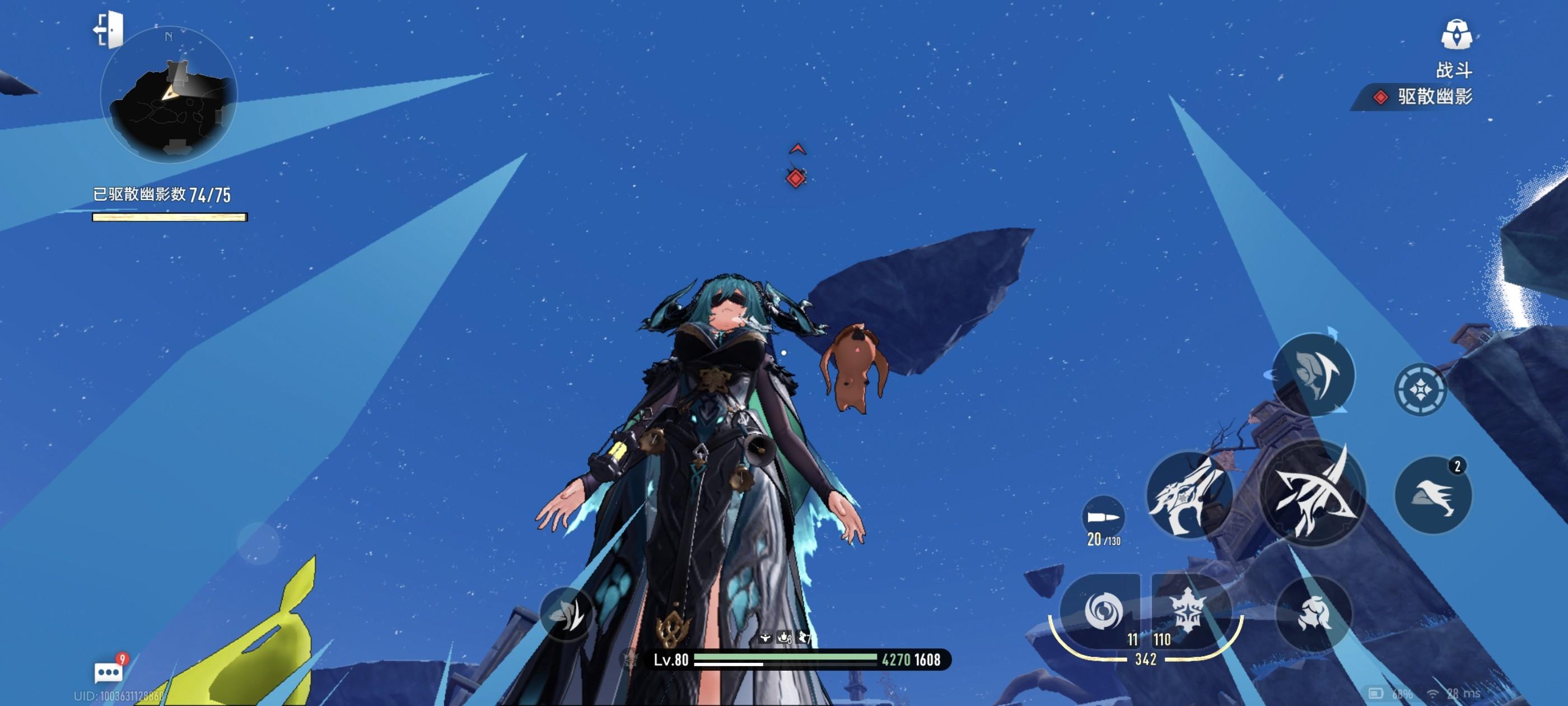Select the 驱散幽影 objective tracker

[x=1424, y=97]
